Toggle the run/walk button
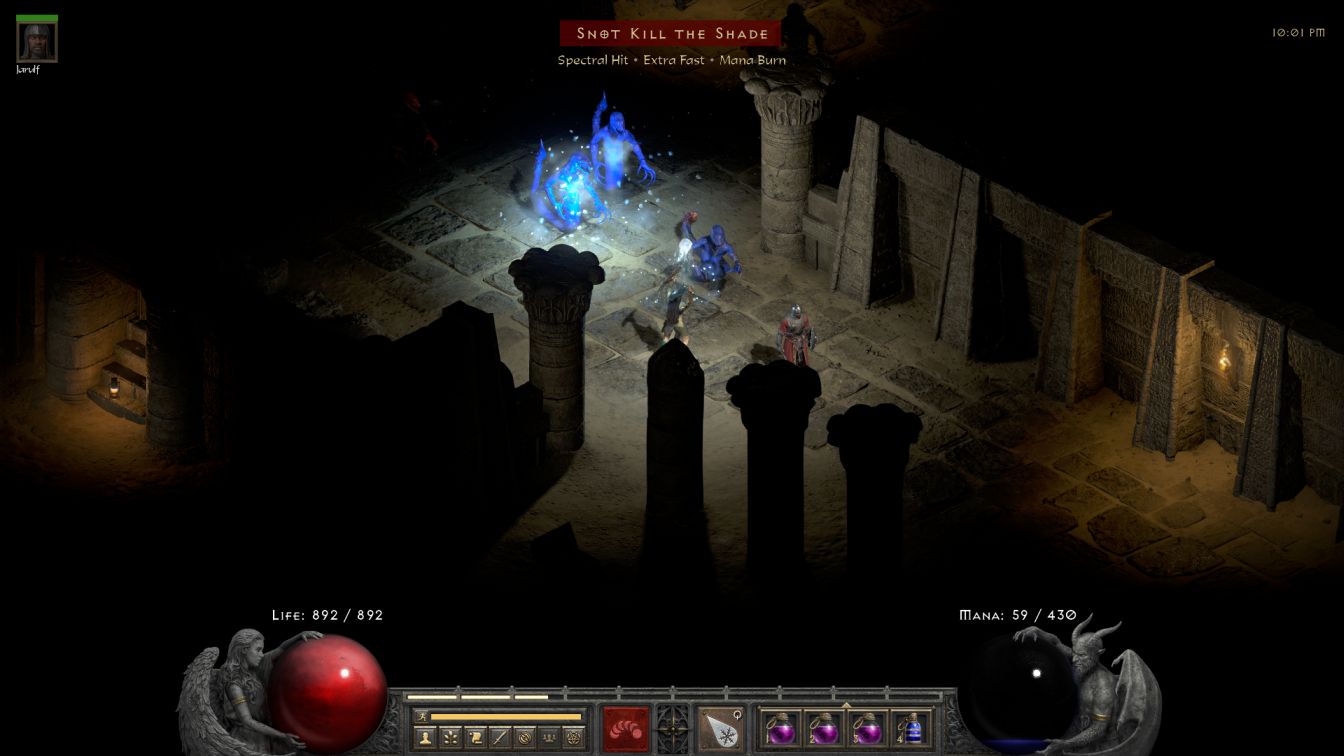 [x=422, y=716]
